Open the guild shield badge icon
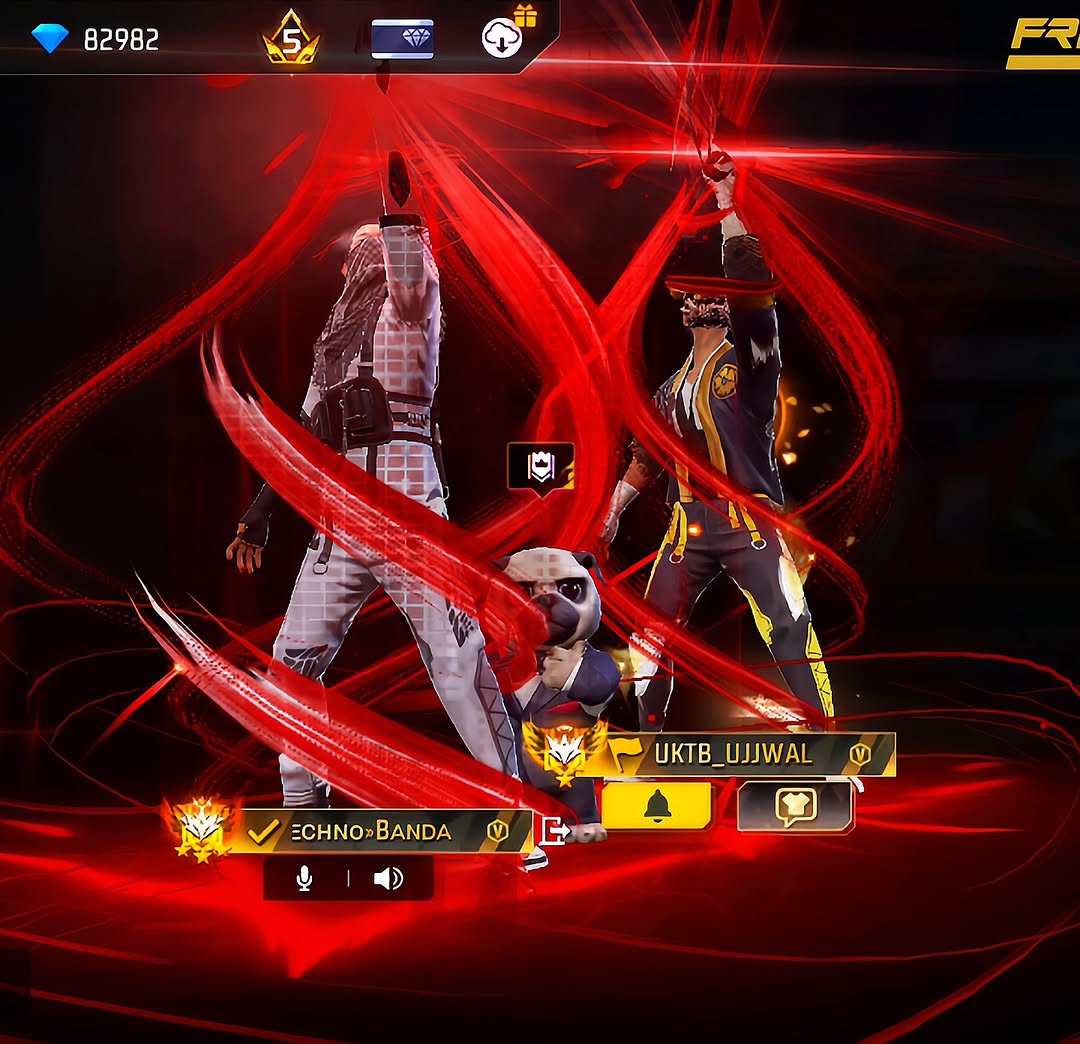This screenshot has width=1080, height=1044. [540, 466]
